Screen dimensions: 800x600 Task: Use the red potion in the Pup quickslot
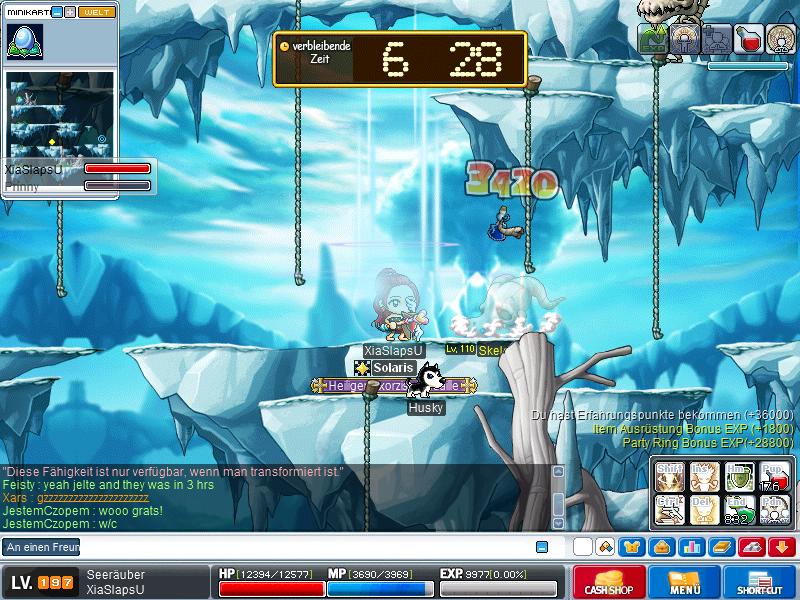click(774, 475)
